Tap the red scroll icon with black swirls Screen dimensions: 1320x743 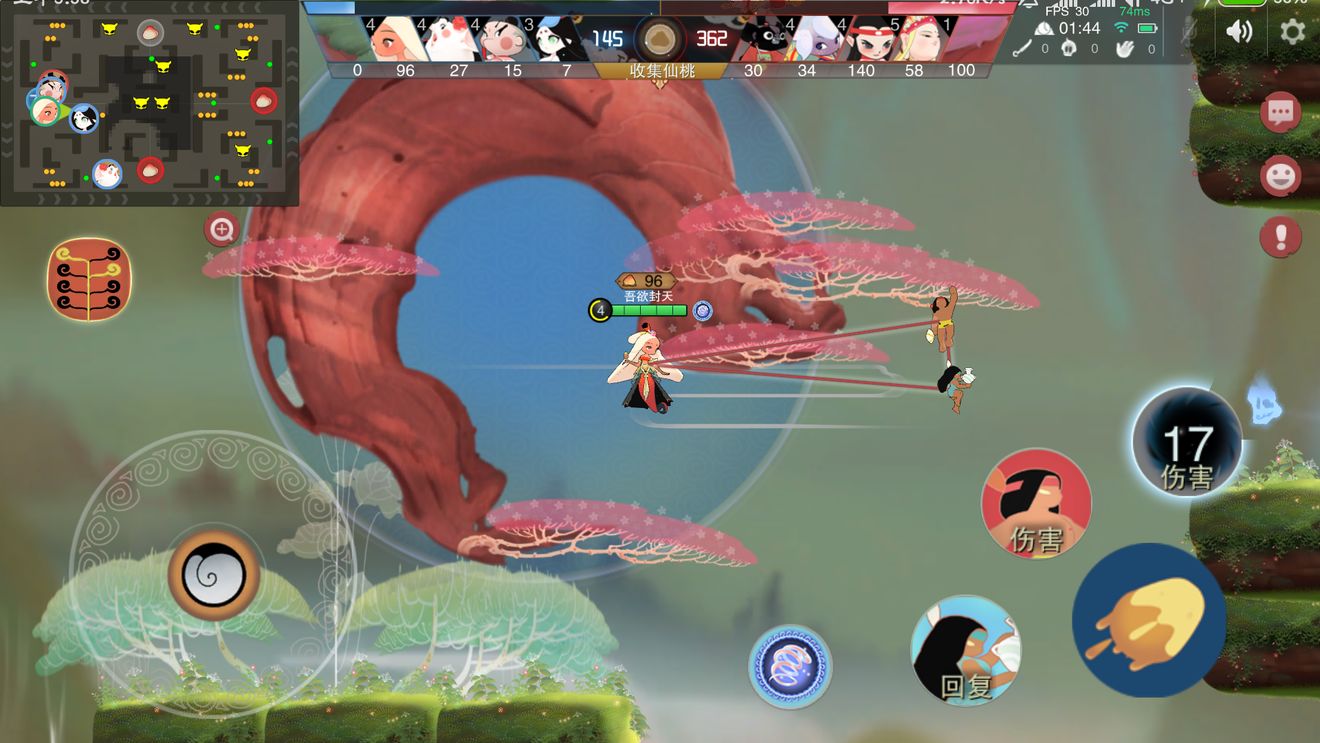coord(89,279)
